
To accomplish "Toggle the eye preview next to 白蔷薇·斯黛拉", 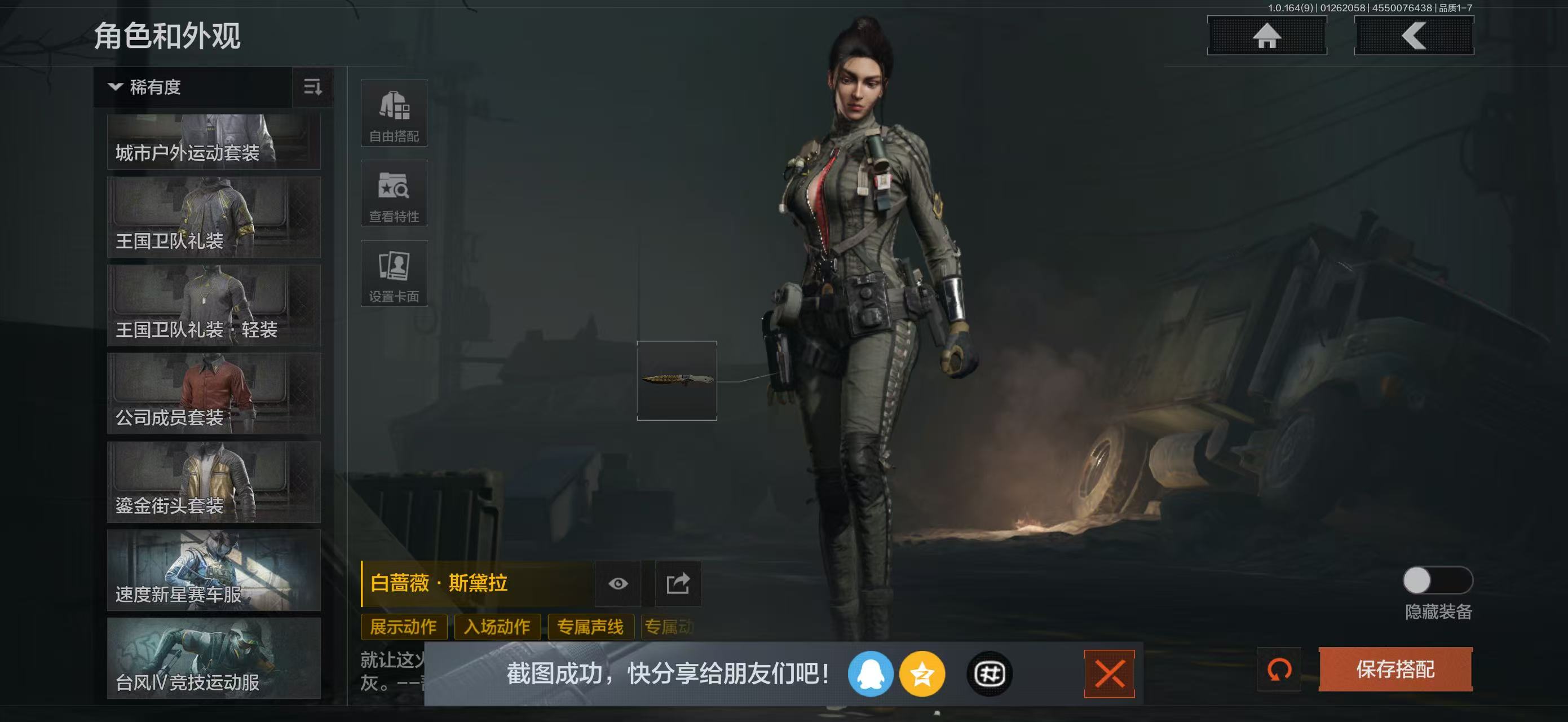I will point(619,584).
